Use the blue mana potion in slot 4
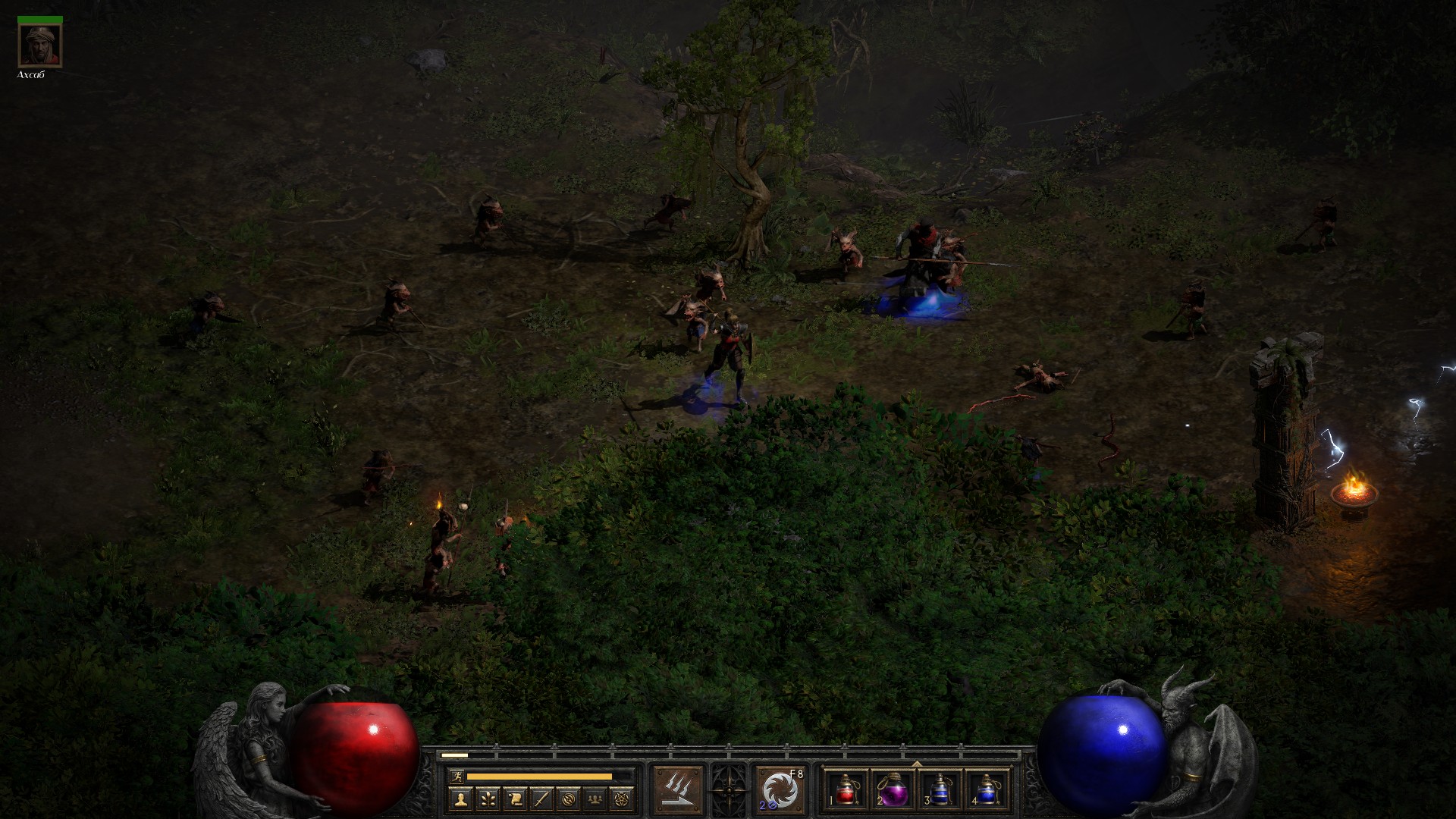Image resolution: width=1456 pixels, height=819 pixels. pyautogui.click(x=986, y=789)
